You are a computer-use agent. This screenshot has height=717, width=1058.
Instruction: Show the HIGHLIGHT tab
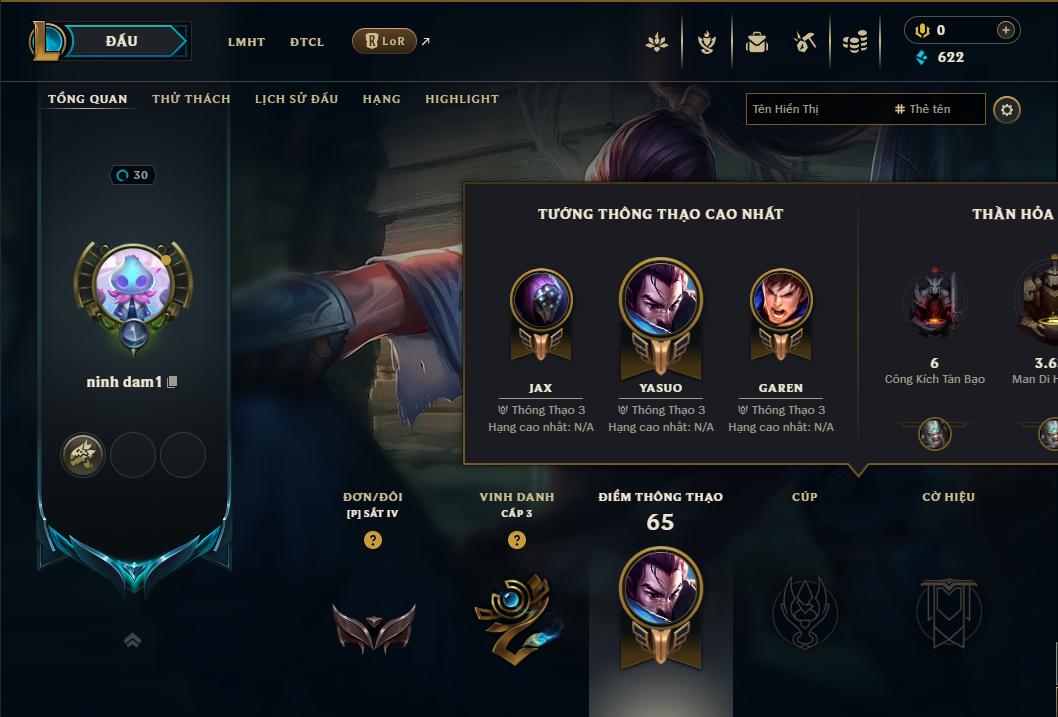click(462, 99)
